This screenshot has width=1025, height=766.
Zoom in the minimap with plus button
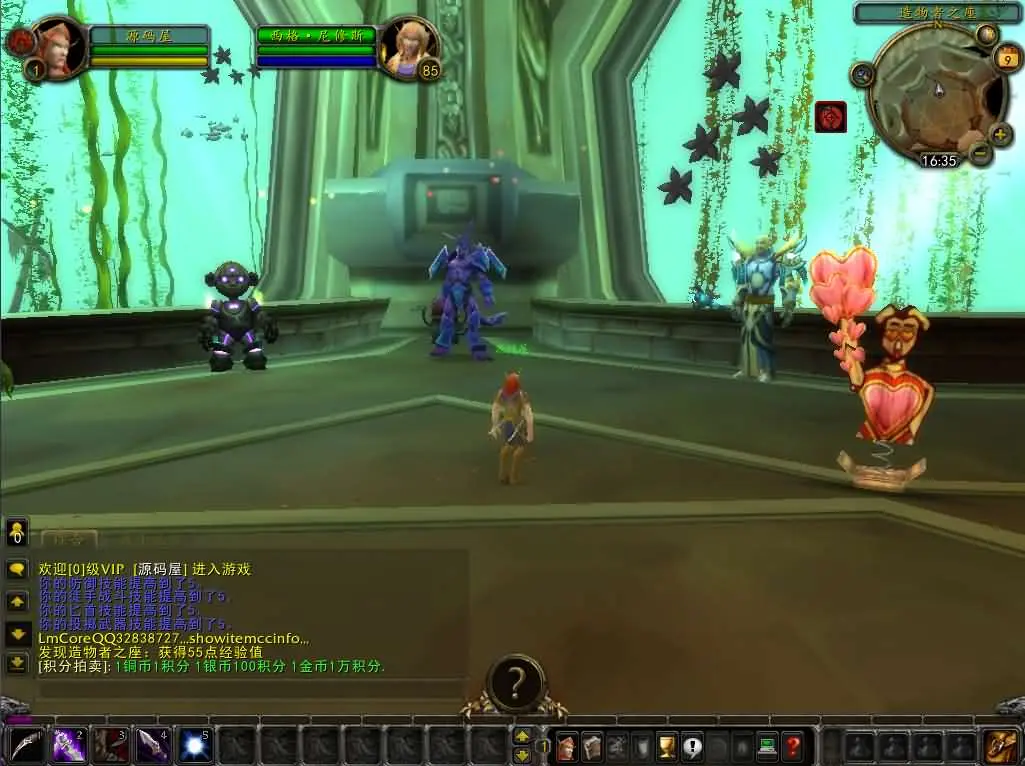pos(1000,134)
